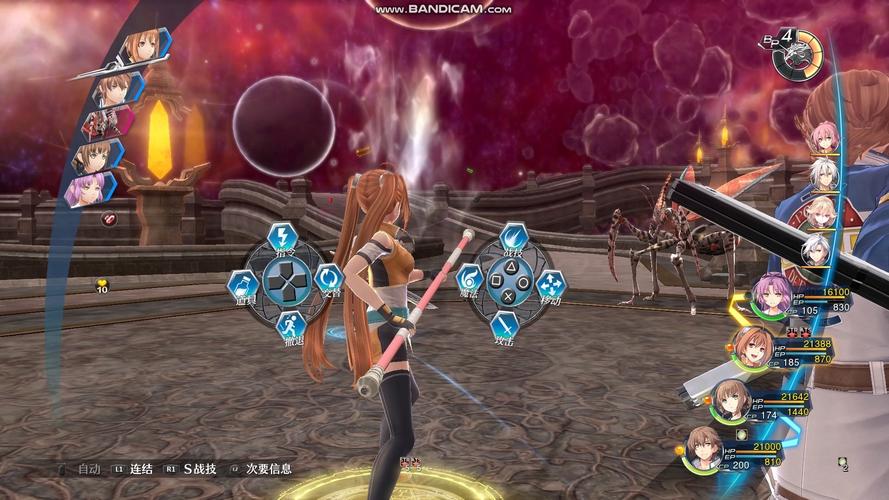Select the 移动 (Move) command icon

coord(551,285)
